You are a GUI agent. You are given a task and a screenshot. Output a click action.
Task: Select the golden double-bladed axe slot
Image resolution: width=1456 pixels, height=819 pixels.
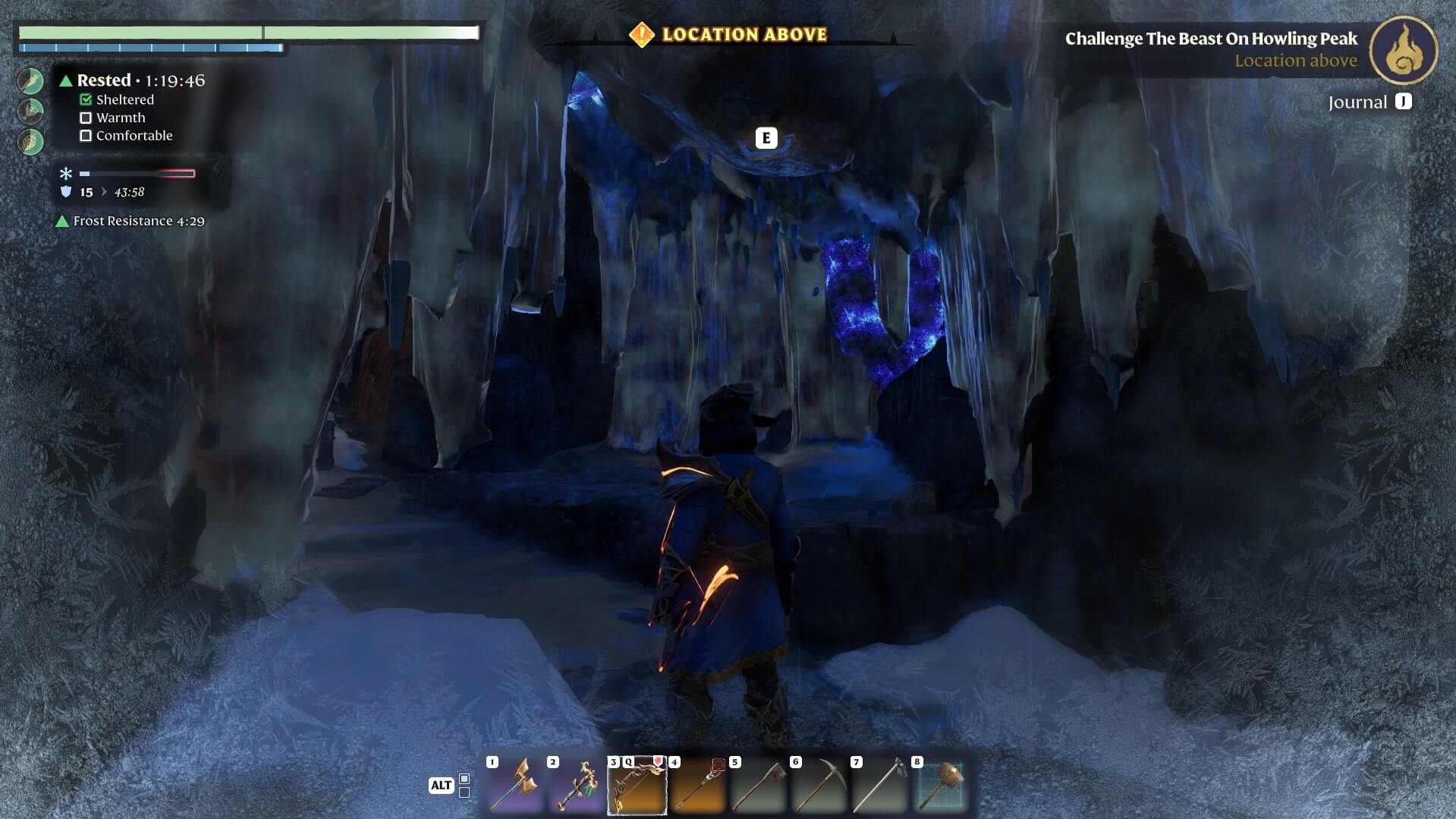(x=515, y=786)
